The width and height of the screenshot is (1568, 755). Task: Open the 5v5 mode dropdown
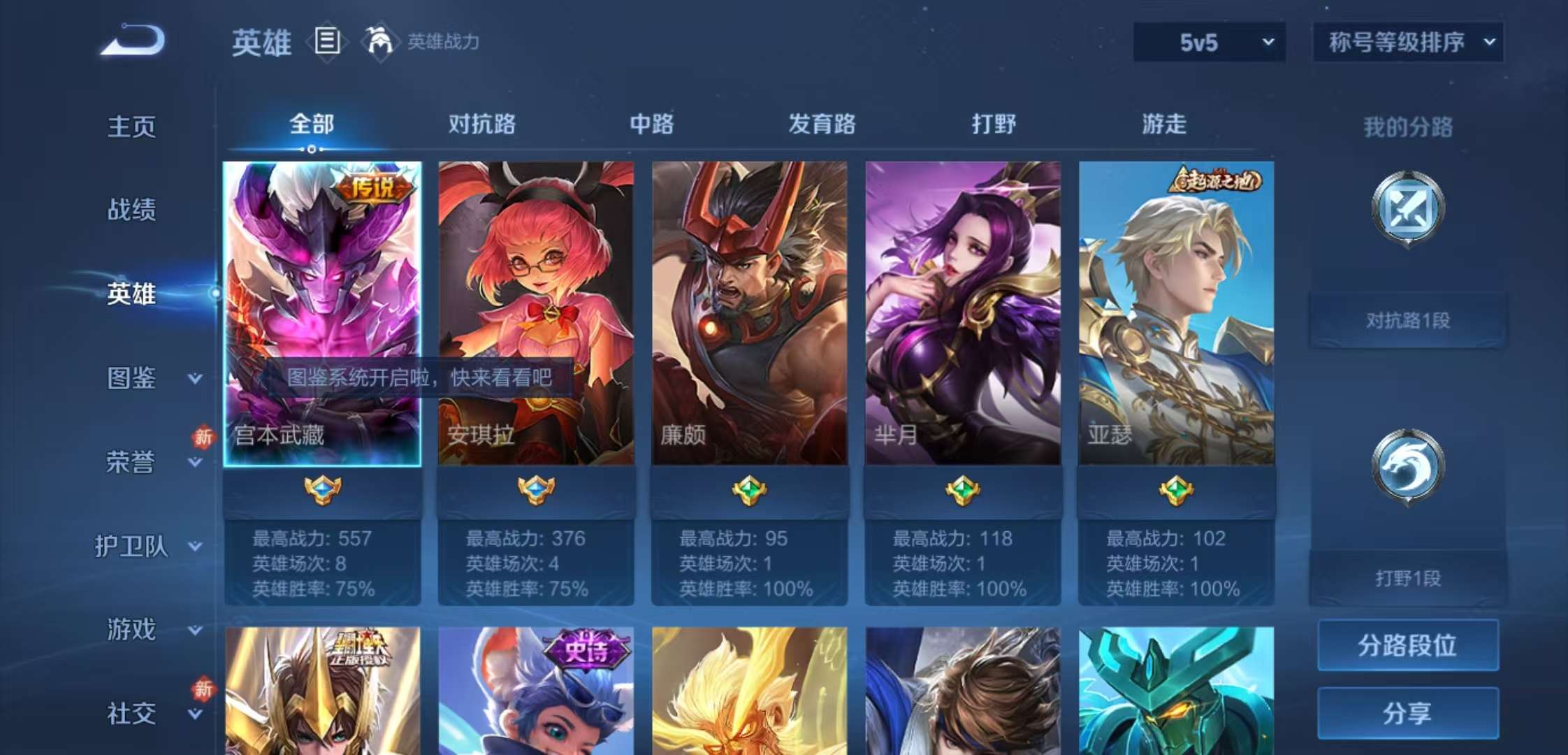coord(1209,42)
